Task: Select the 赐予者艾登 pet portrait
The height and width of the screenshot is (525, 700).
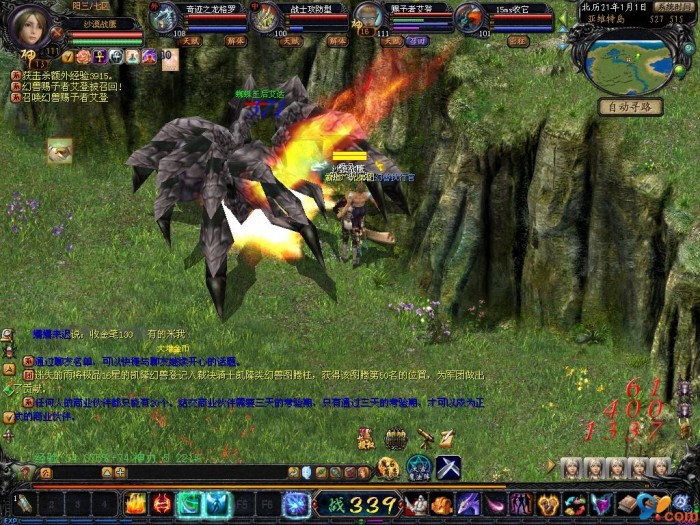Action: pos(369,17)
